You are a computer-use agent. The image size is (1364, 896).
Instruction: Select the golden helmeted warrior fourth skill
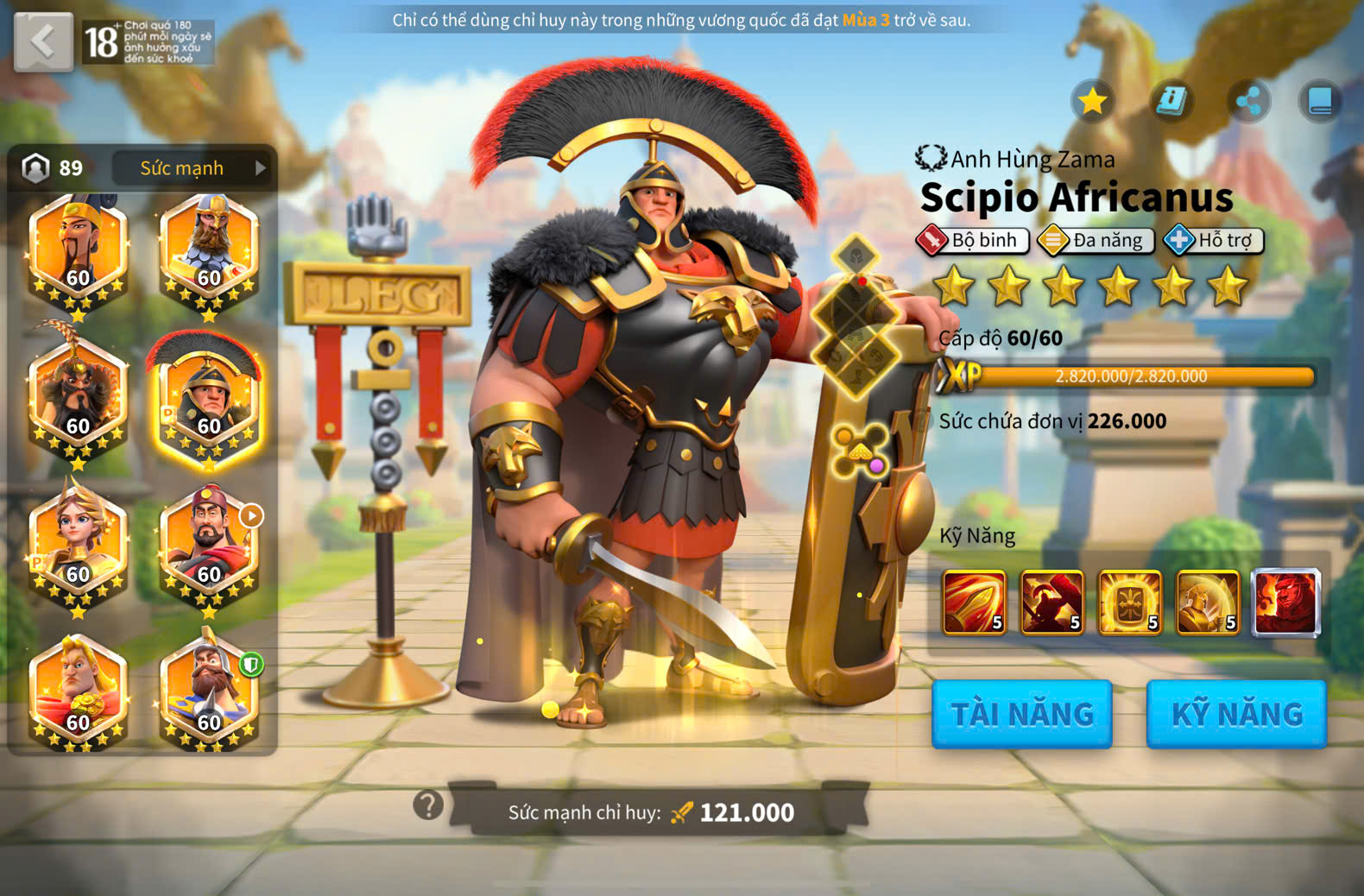tap(1207, 602)
